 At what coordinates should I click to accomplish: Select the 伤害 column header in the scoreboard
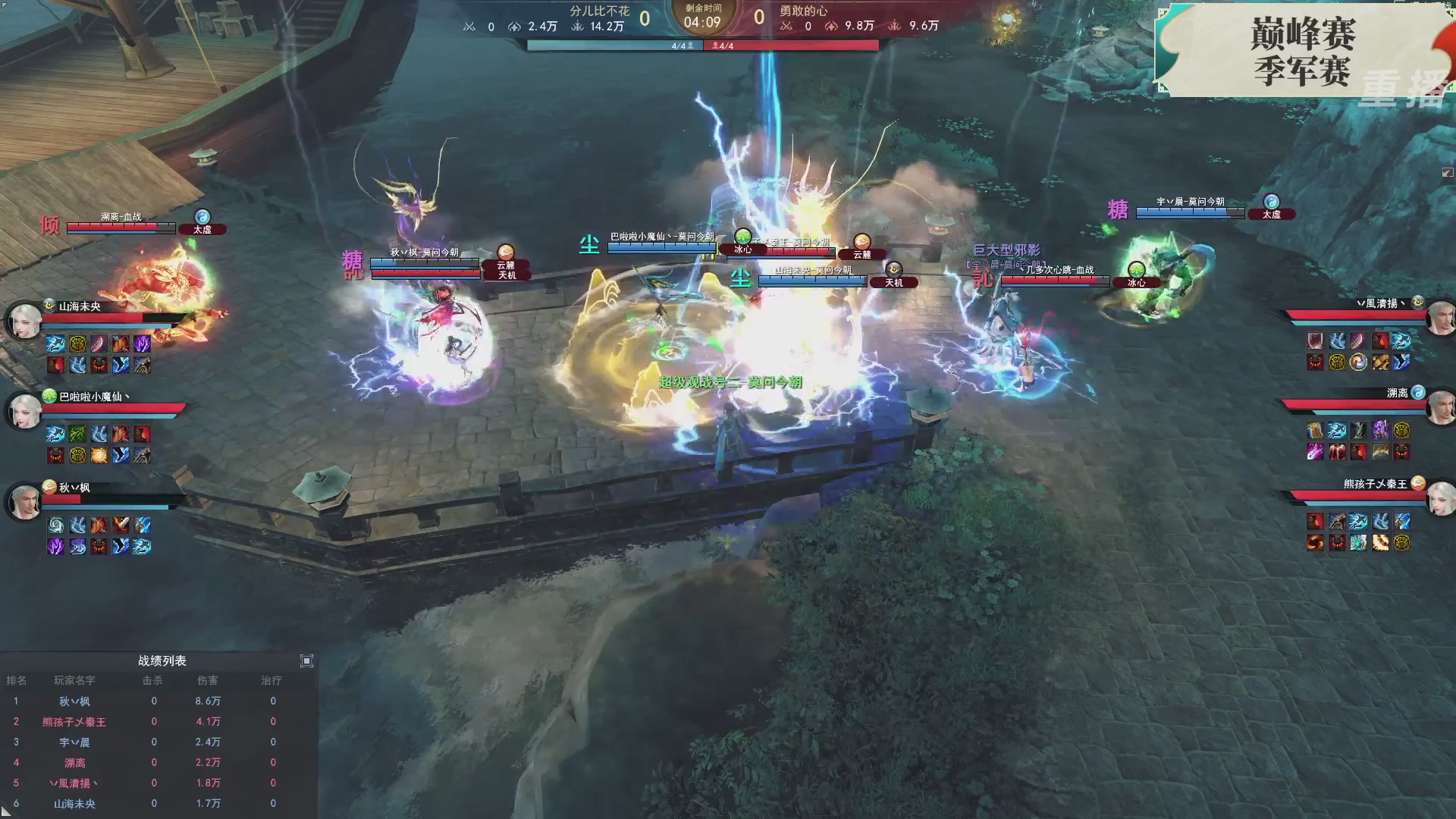pos(209,680)
